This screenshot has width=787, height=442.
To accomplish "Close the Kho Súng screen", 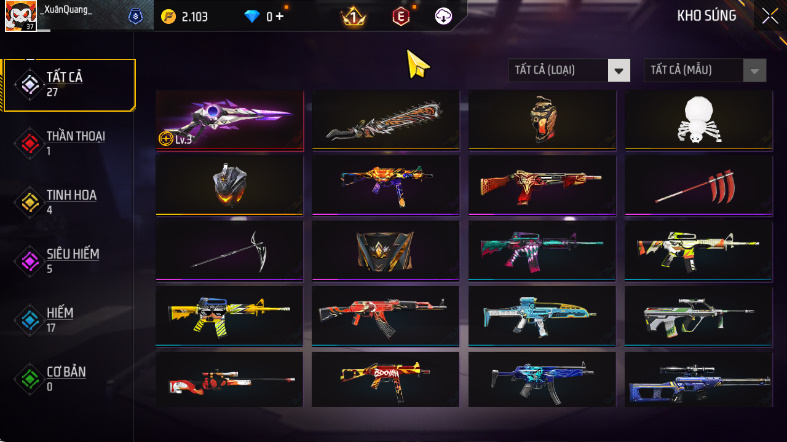I will pyautogui.click(x=769, y=15).
